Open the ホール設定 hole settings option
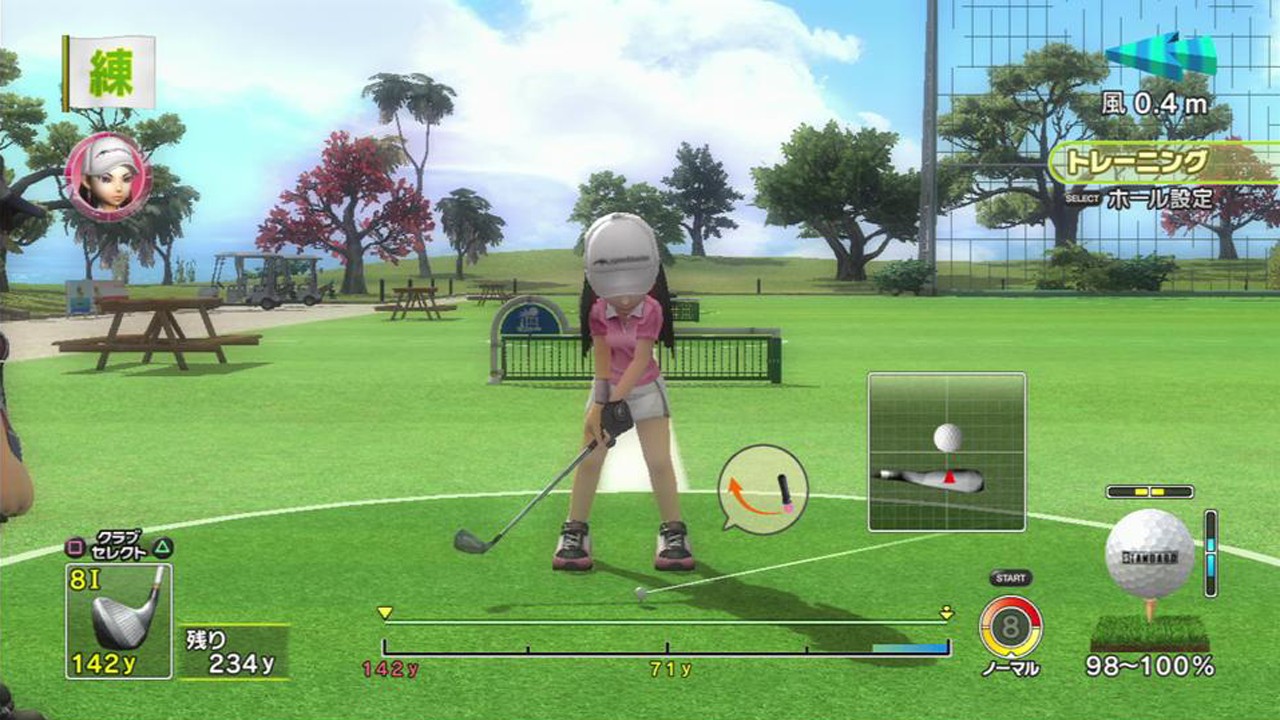 (1159, 198)
